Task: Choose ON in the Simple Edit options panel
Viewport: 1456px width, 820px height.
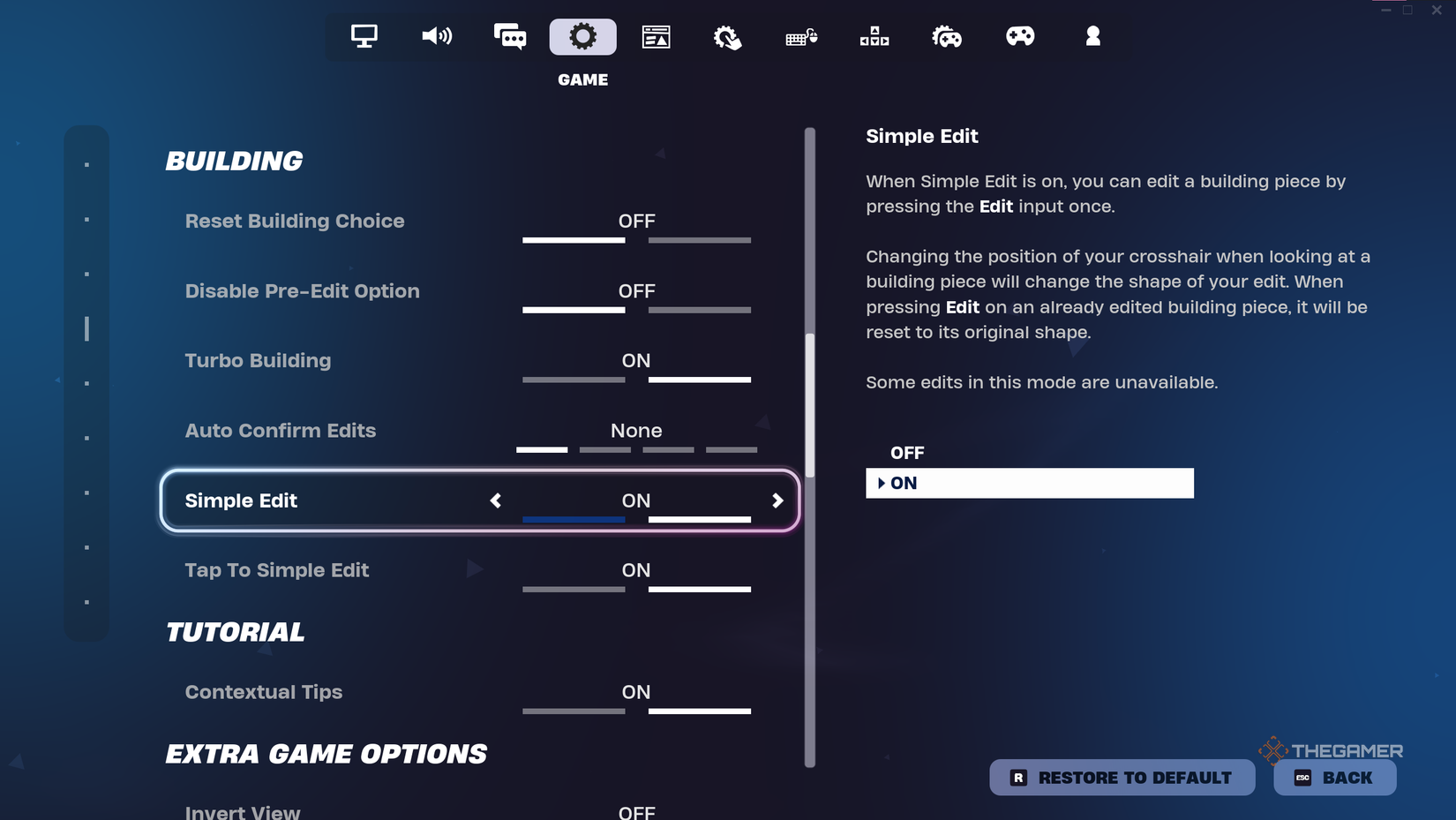Action: tap(1029, 483)
